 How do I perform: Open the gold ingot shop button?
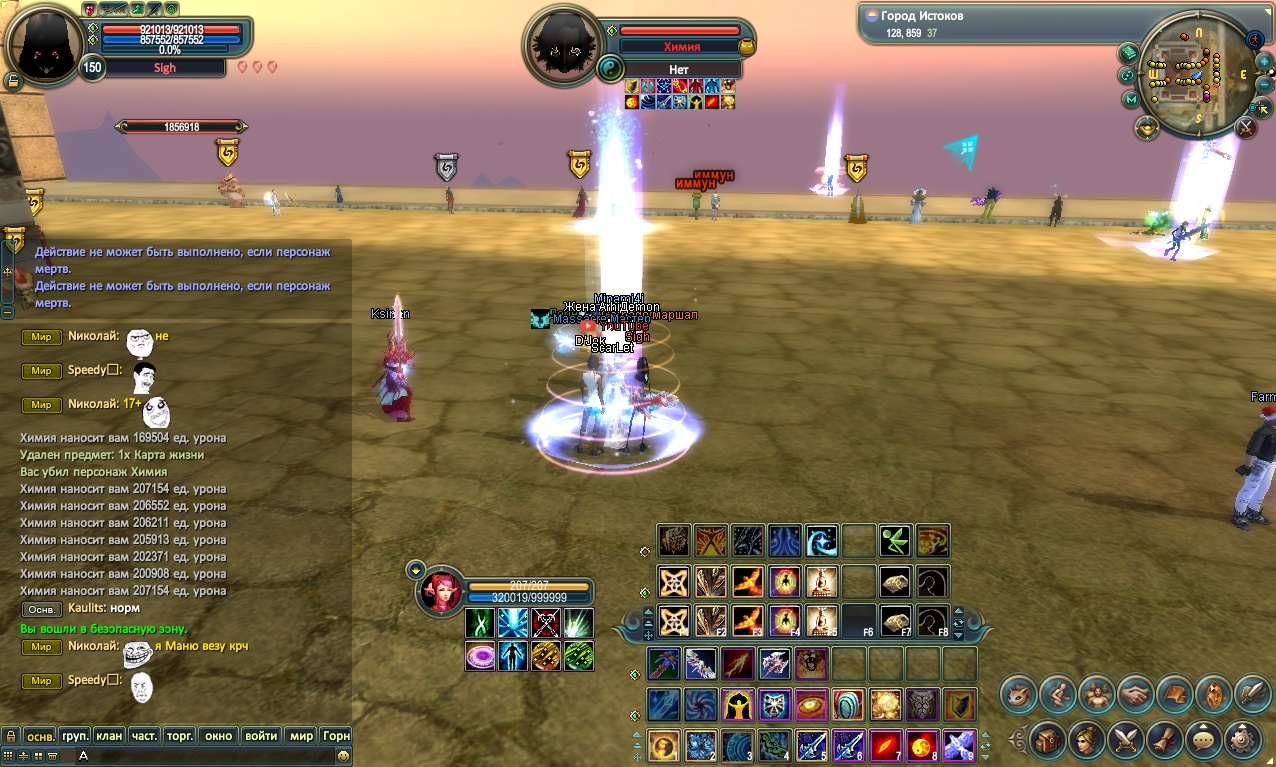1146,127
